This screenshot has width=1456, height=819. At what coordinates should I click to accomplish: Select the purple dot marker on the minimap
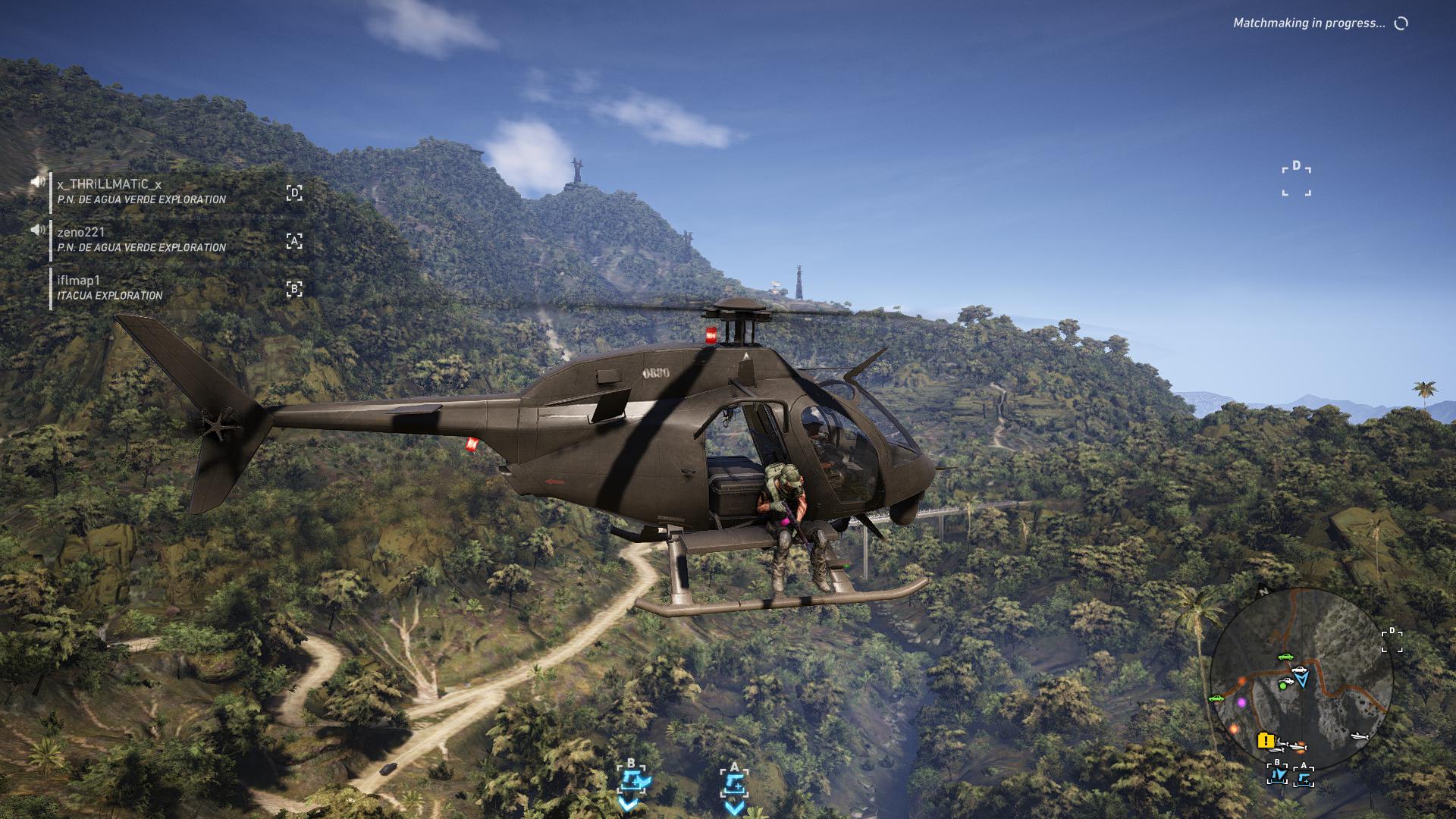1241,703
